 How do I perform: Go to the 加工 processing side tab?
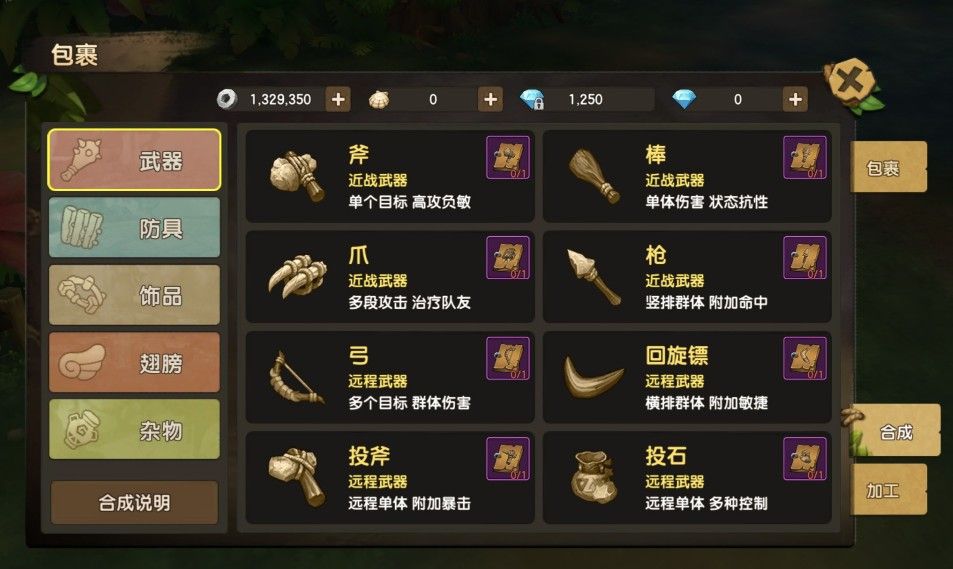point(888,490)
